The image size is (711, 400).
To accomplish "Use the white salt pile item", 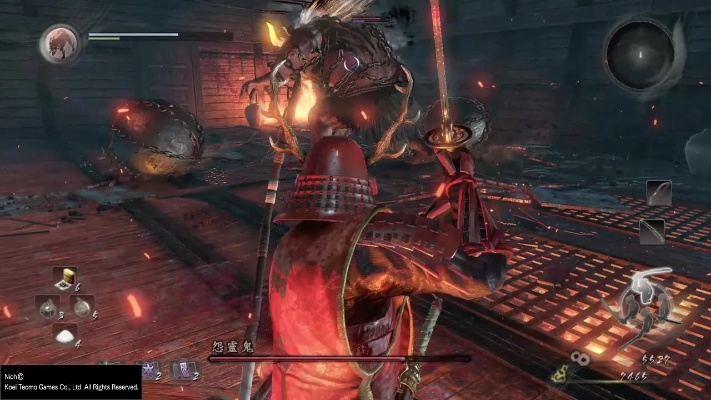I will 66,338.
